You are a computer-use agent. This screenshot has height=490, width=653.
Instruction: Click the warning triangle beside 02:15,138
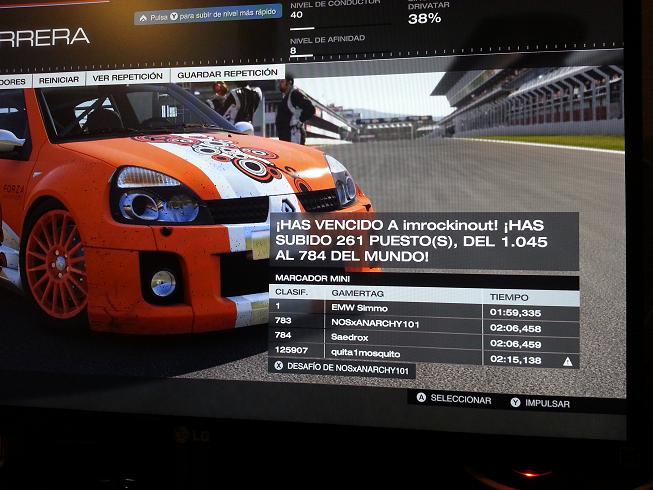(x=567, y=361)
